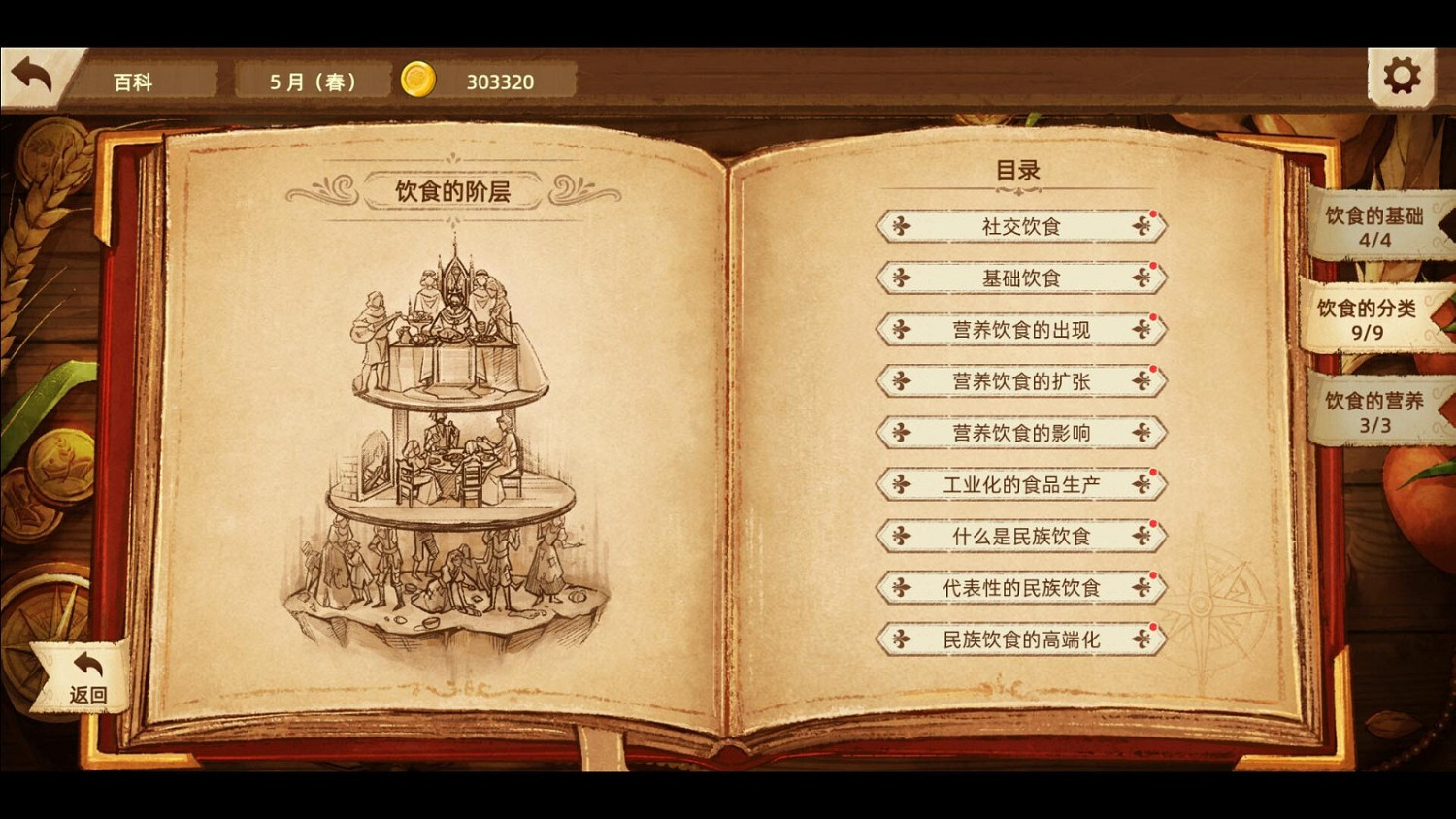Open the settings gear icon
The height and width of the screenshot is (819, 1456).
[x=1400, y=73]
